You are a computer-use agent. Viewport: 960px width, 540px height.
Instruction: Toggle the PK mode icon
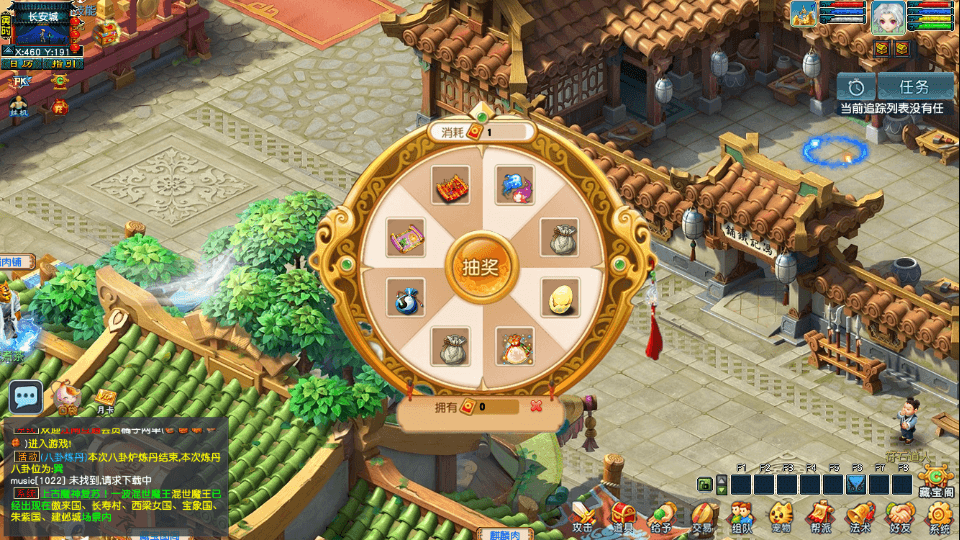[x=20, y=82]
